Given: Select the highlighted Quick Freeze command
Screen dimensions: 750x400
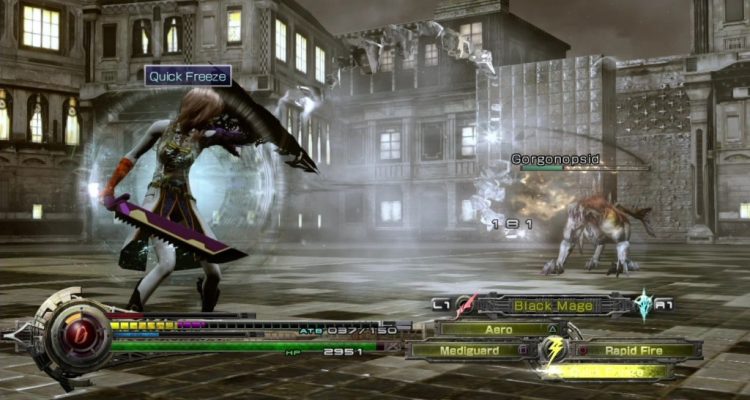Looking at the screenshot, I should 607,371.
